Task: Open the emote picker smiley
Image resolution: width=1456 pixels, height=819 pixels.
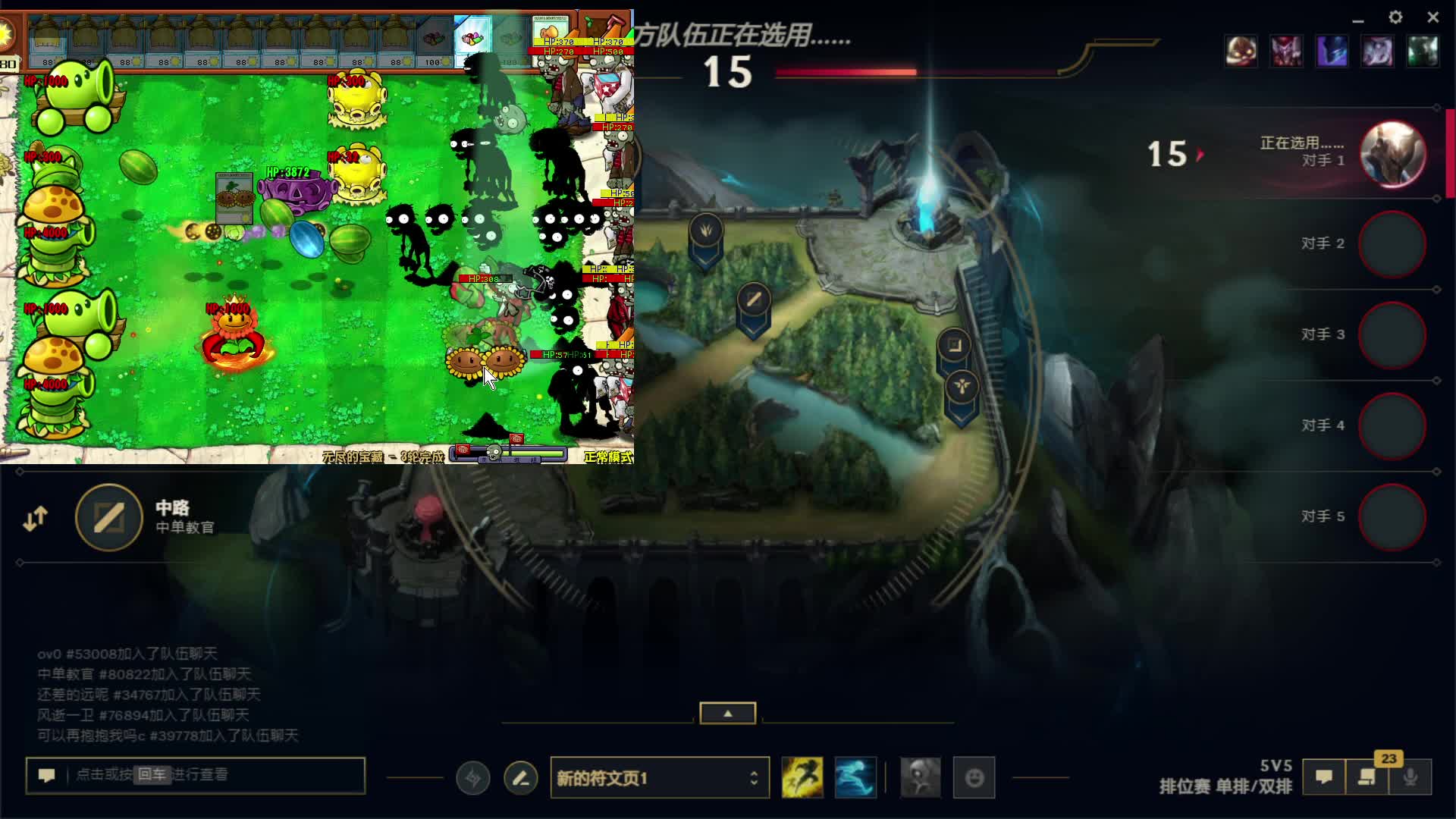Action: tap(974, 778)
